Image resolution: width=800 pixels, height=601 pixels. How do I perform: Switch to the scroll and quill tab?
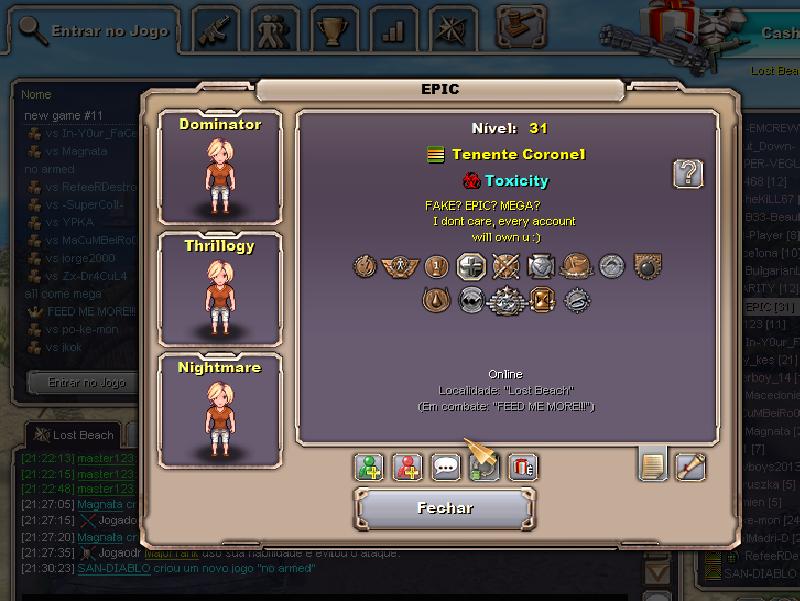(x=690, y=466)
